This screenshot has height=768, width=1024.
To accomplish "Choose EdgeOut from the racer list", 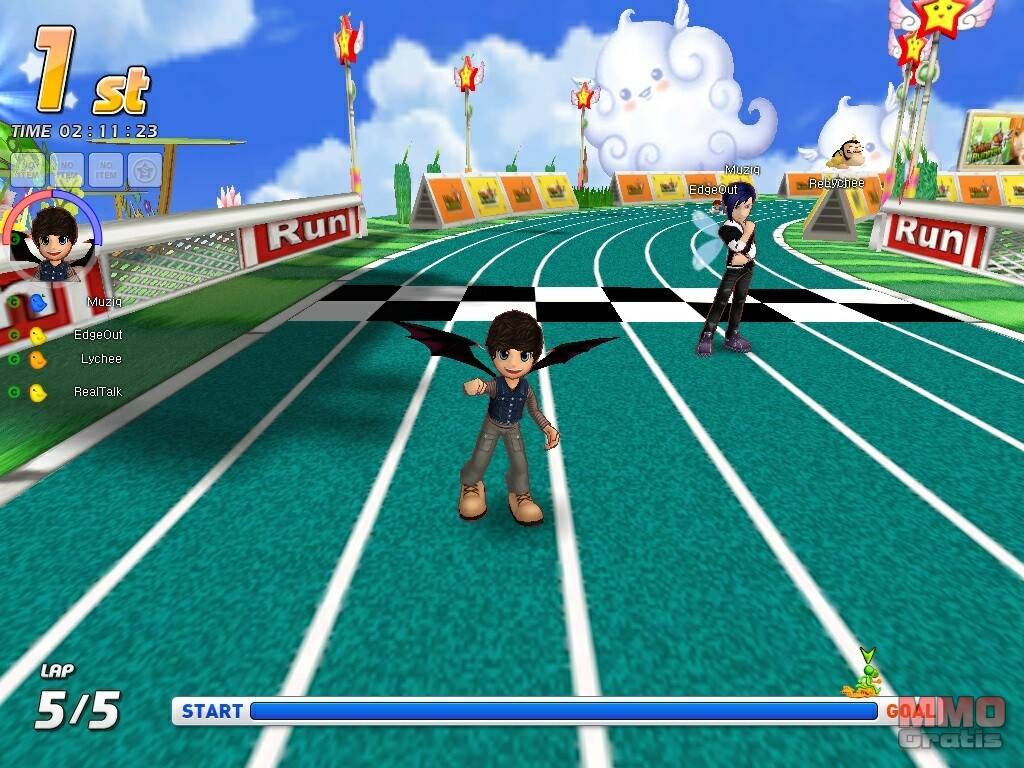I will pyautogui.click(x=98, y=335).
